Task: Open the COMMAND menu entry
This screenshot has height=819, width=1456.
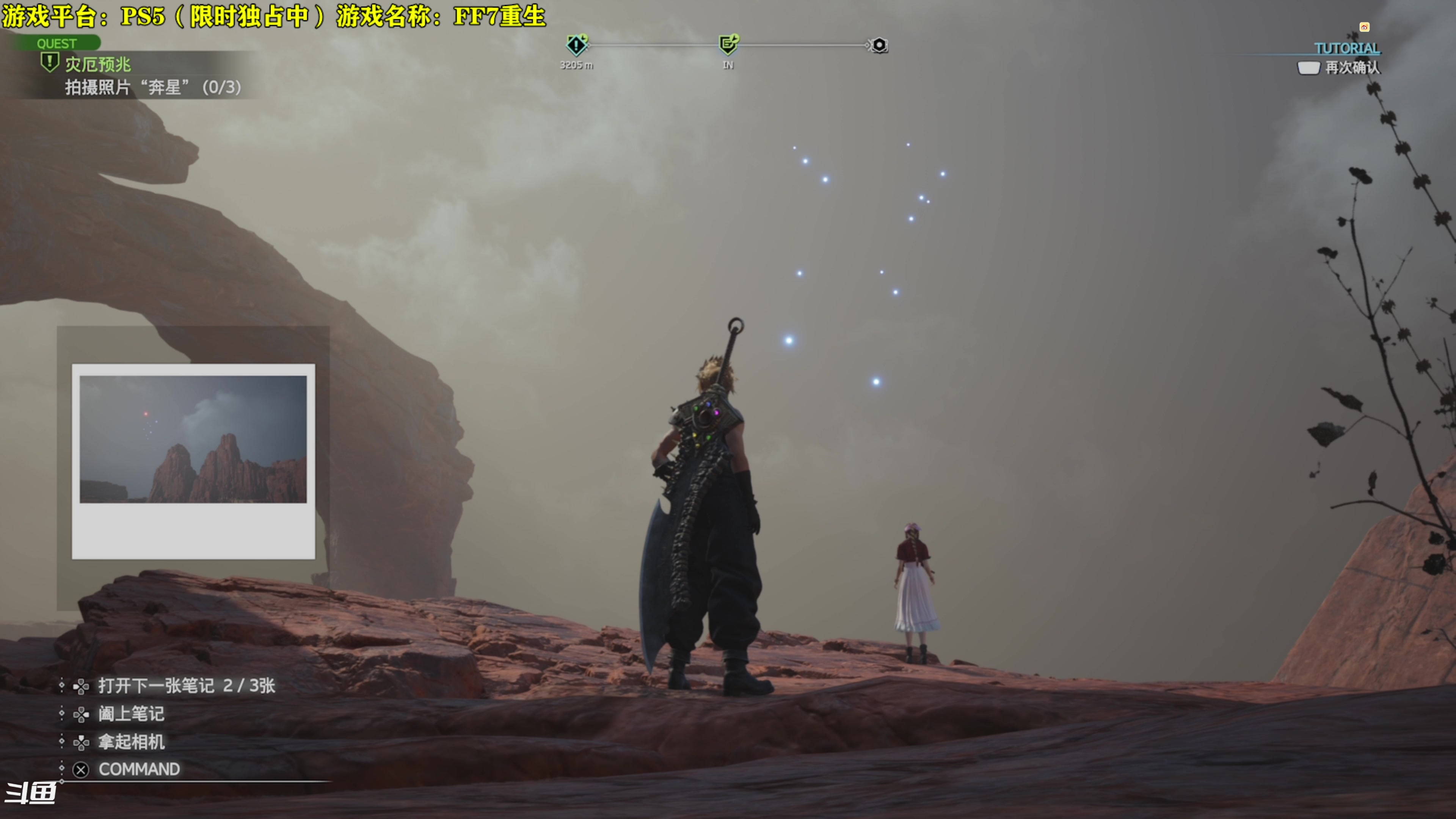Action: (138, 769)
